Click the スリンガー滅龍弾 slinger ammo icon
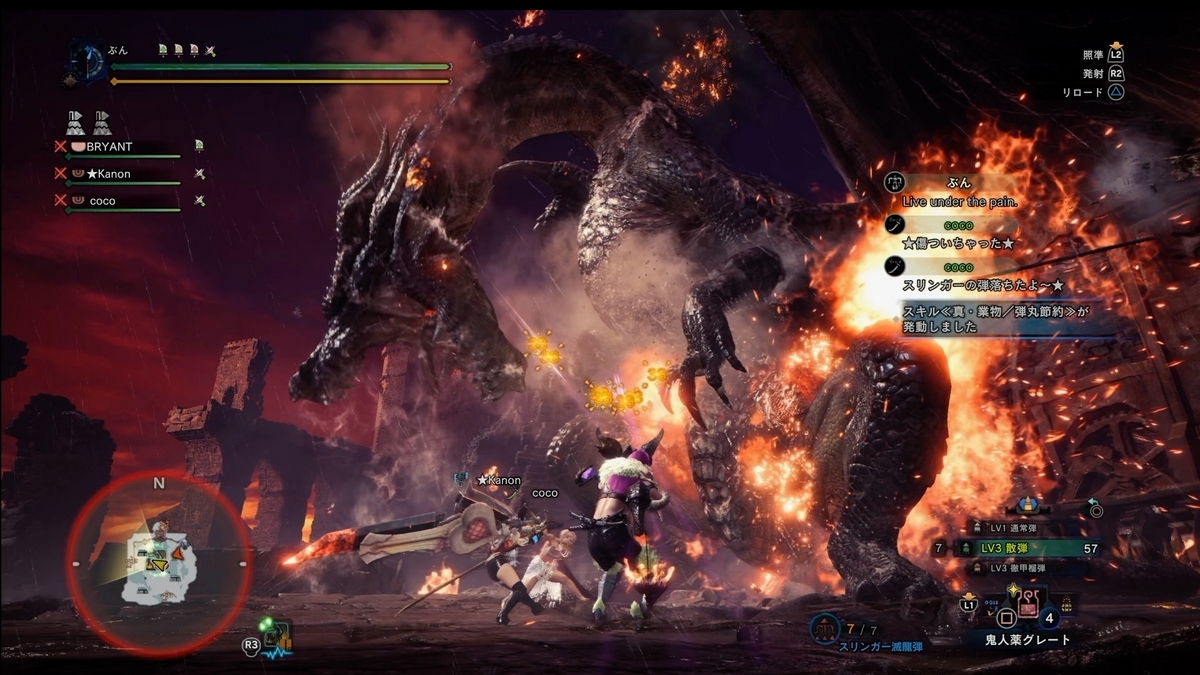The image size is (1200, 675). coord(827,630)
